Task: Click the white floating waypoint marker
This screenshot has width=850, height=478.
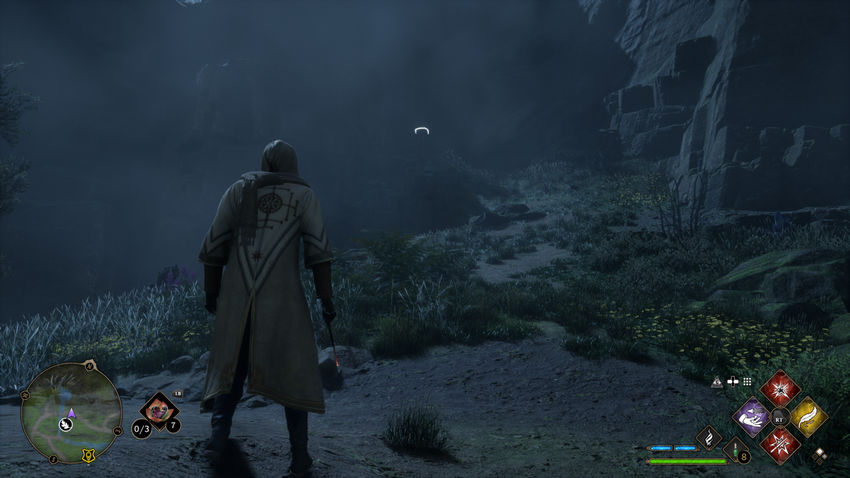Action: [423, 130]
